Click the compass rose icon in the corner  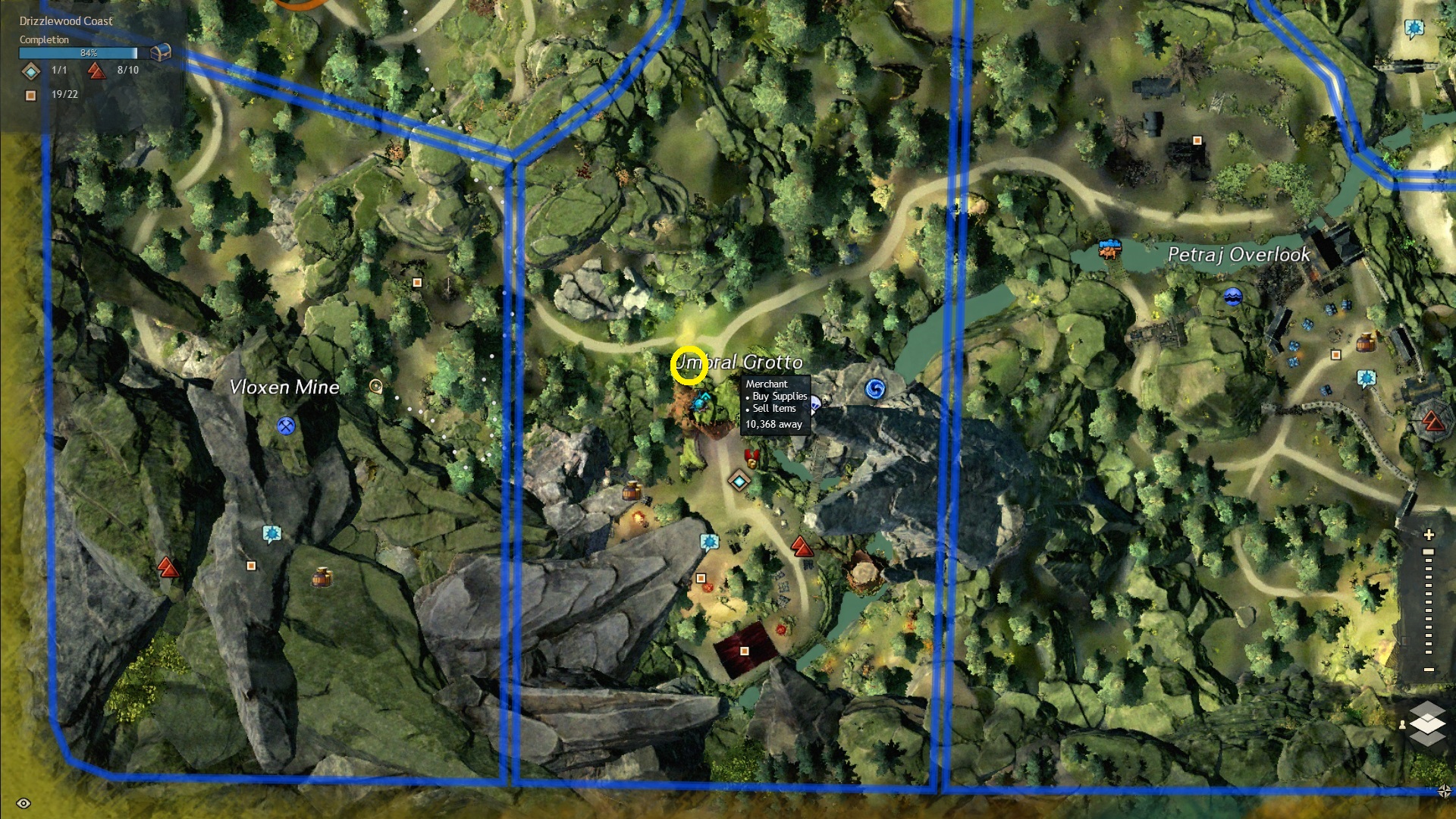[x=1444, y=791]
